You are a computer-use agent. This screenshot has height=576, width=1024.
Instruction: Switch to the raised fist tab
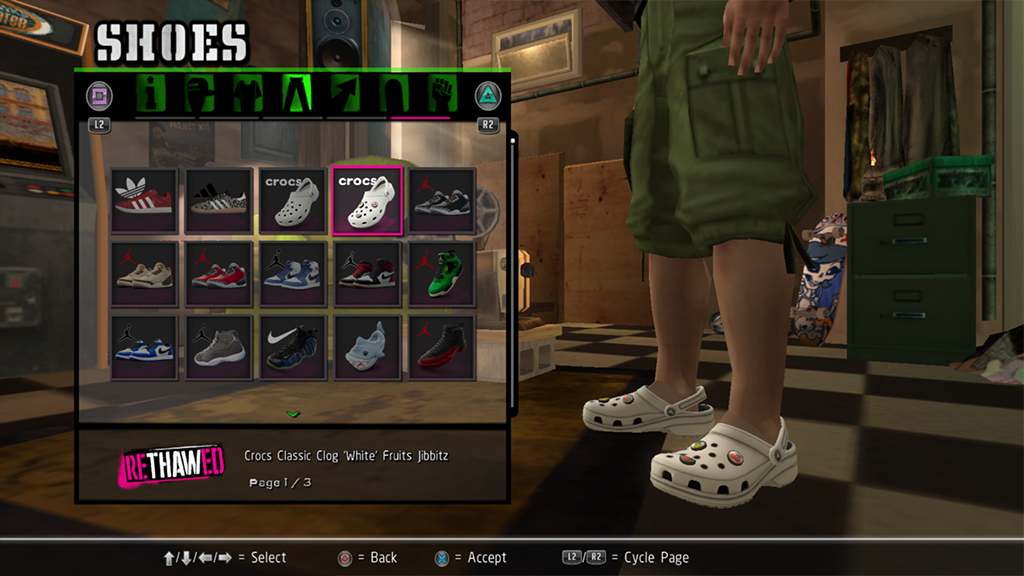coord(441,94)
